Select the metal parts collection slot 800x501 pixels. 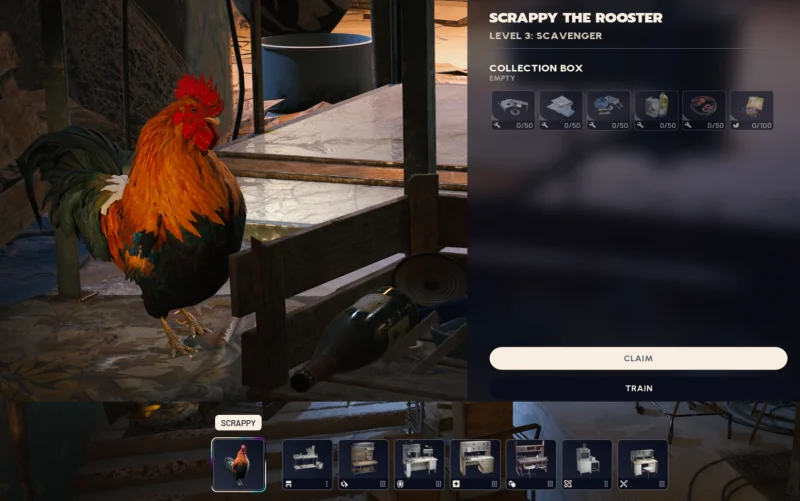(513, 111)
